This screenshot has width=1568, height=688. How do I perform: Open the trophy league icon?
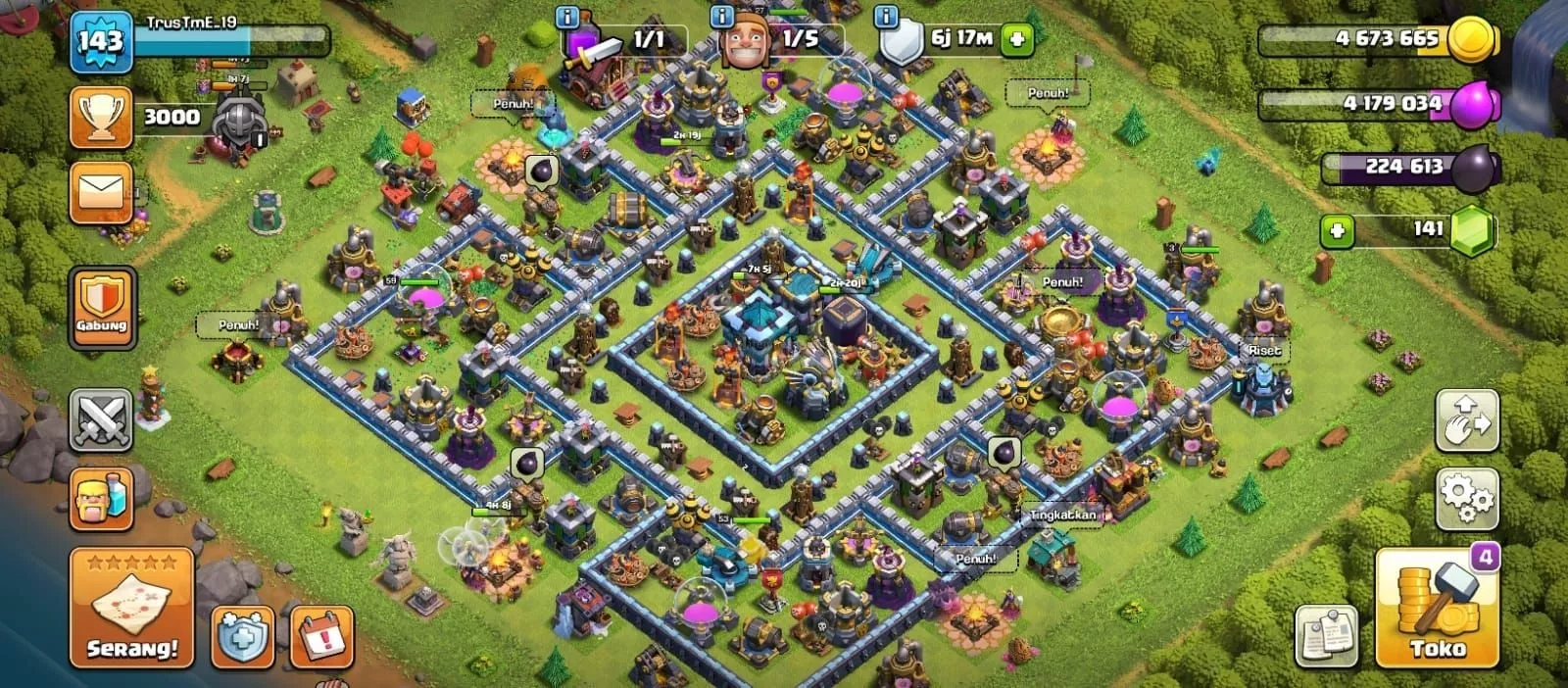[x=101, y=117]
